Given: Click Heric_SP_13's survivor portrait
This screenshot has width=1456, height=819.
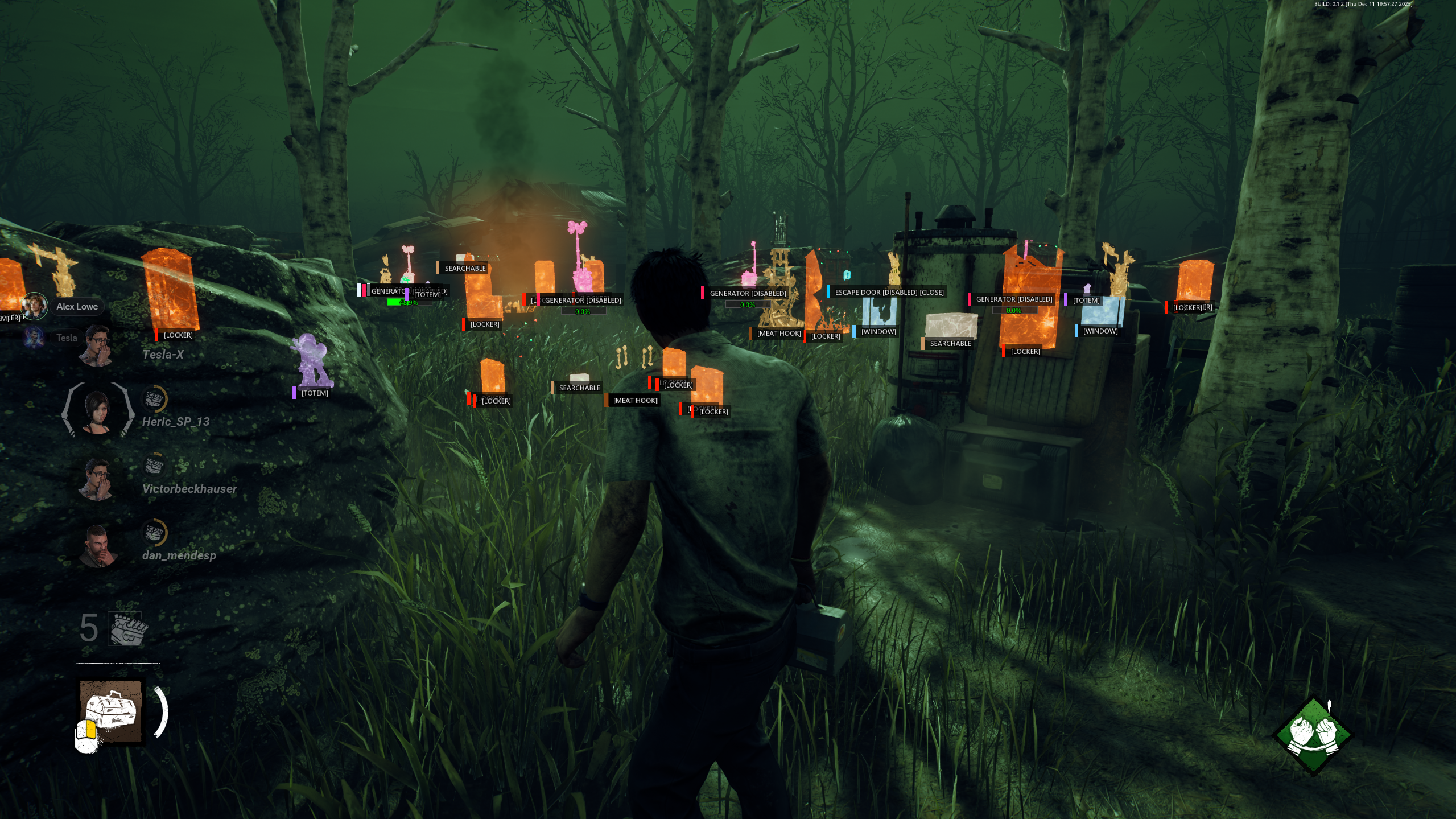Looking at the screenshot, I should (x=98, y=410).
